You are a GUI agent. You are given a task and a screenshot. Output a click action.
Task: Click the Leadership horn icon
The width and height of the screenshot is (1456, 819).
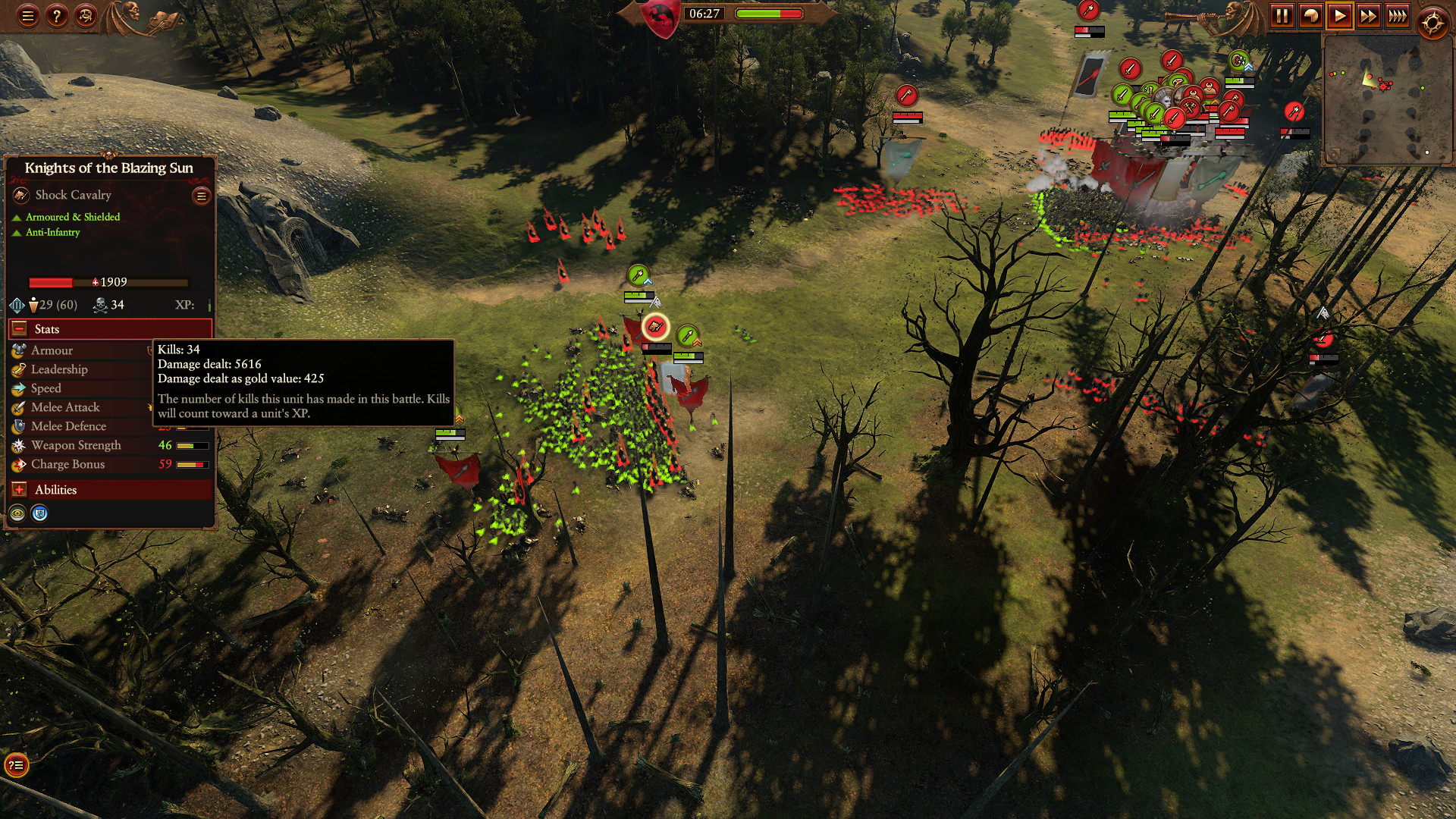(17, 369)
